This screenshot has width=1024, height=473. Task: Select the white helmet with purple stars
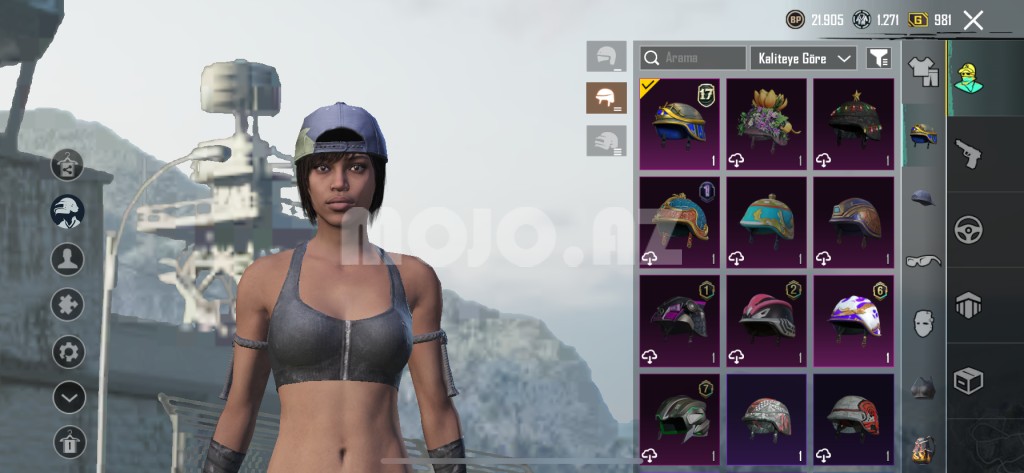853,319
